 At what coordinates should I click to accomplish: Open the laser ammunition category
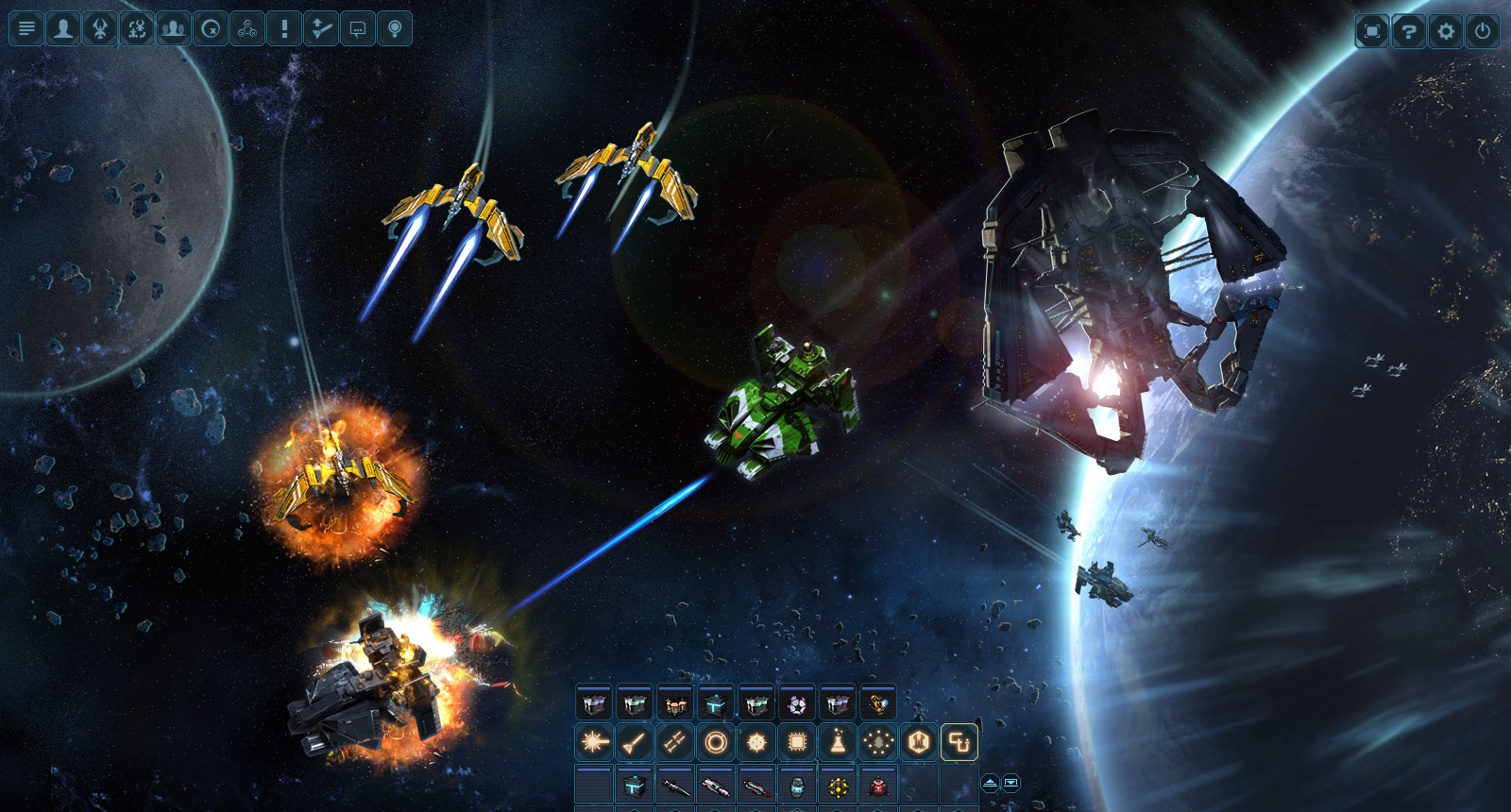[592, 742]
